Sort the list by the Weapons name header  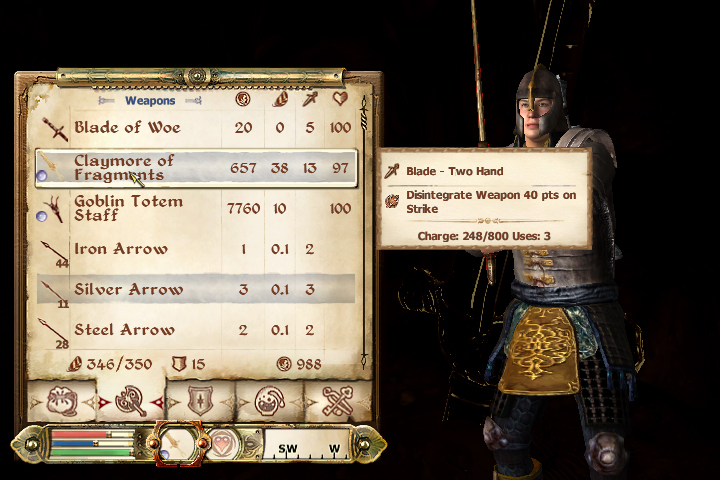tap(150, 101)
